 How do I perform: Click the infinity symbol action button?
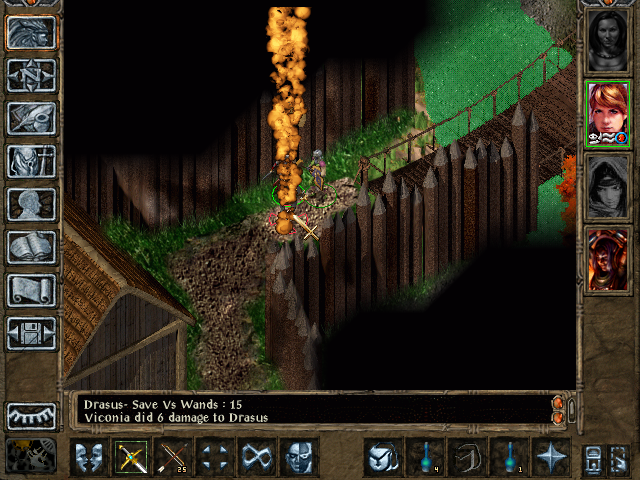(257, 456)
